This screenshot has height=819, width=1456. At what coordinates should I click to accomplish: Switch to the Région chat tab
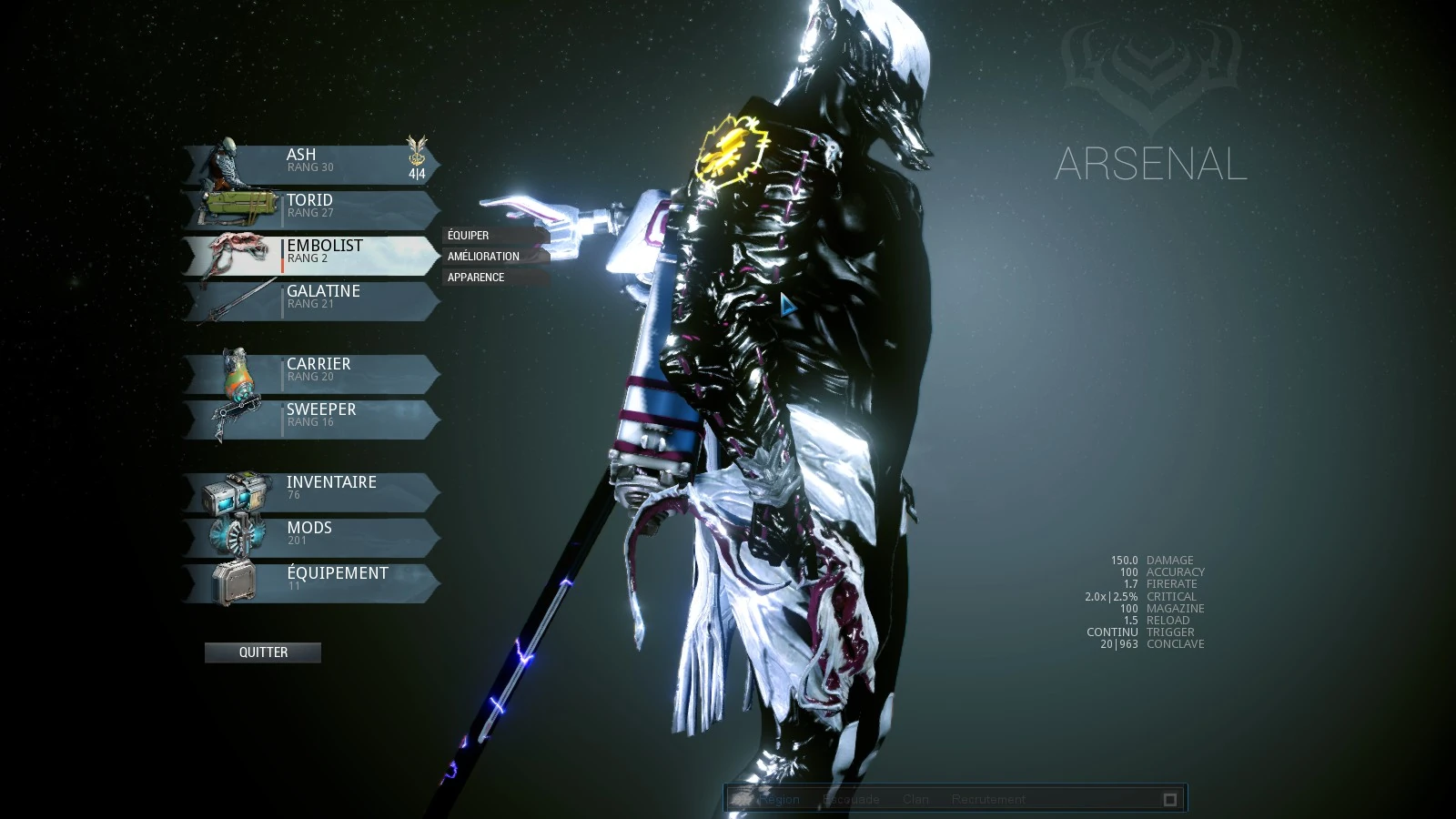(780, 800)
